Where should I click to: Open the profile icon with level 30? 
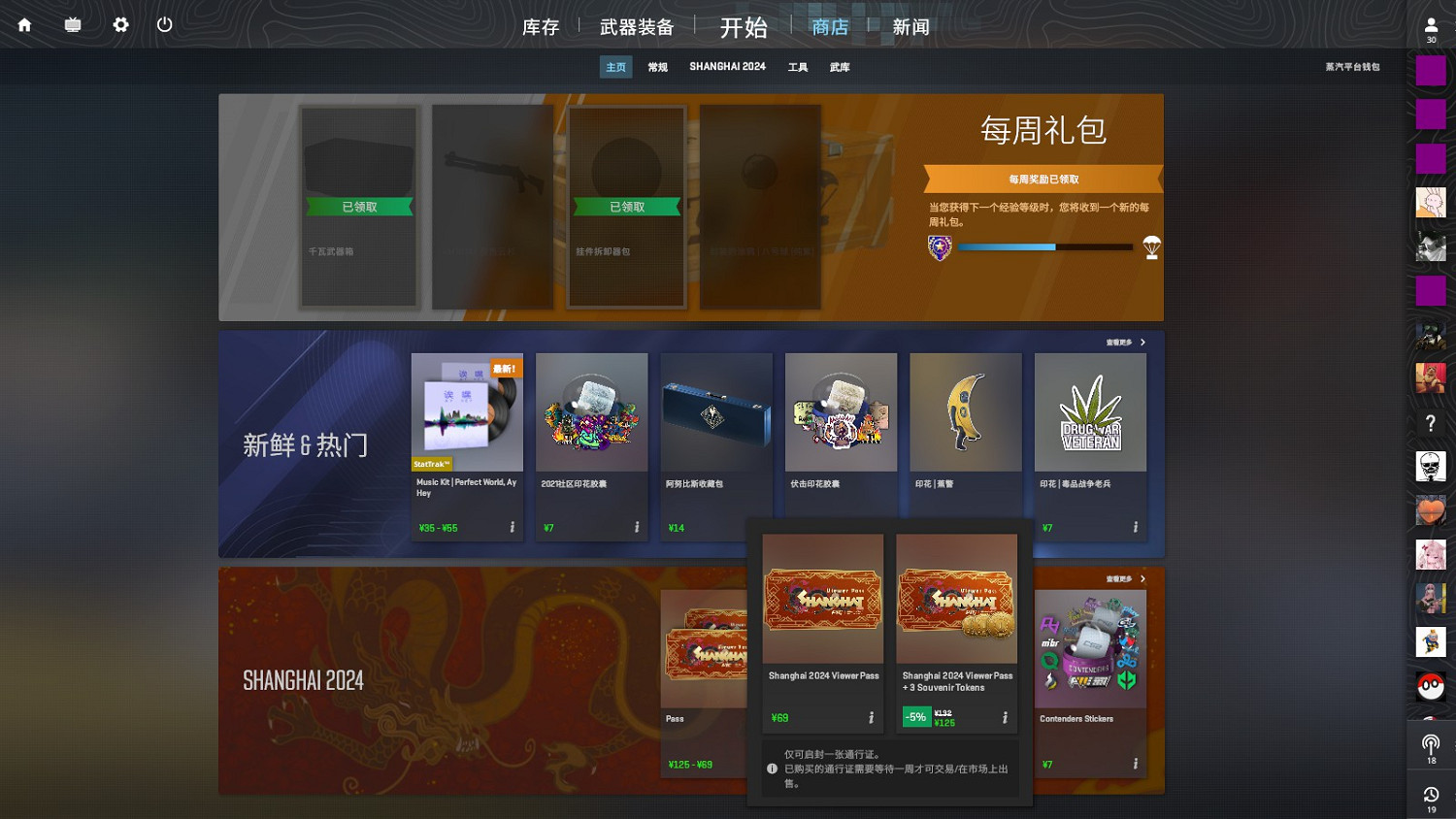coord(1431,24)
